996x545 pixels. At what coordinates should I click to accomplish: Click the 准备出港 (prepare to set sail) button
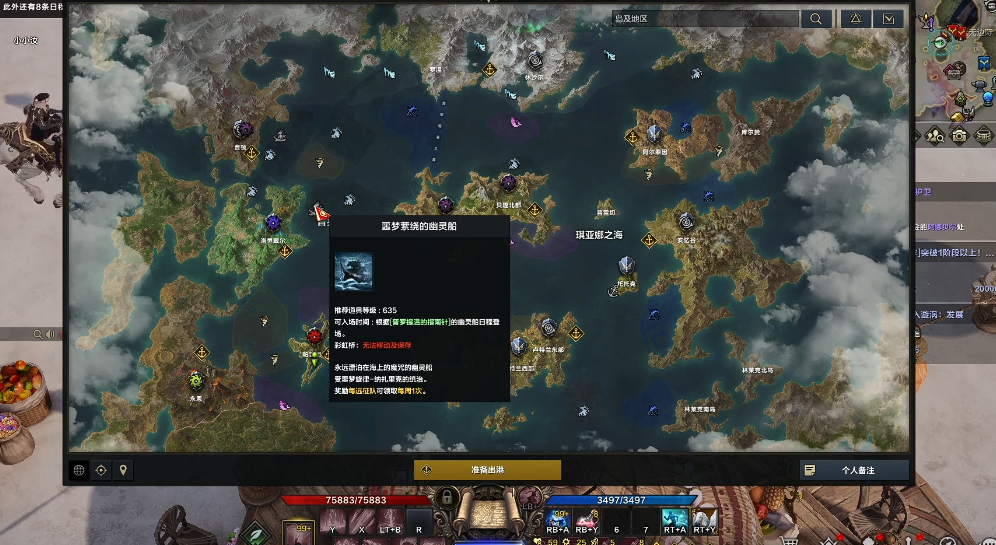[487, 470]
